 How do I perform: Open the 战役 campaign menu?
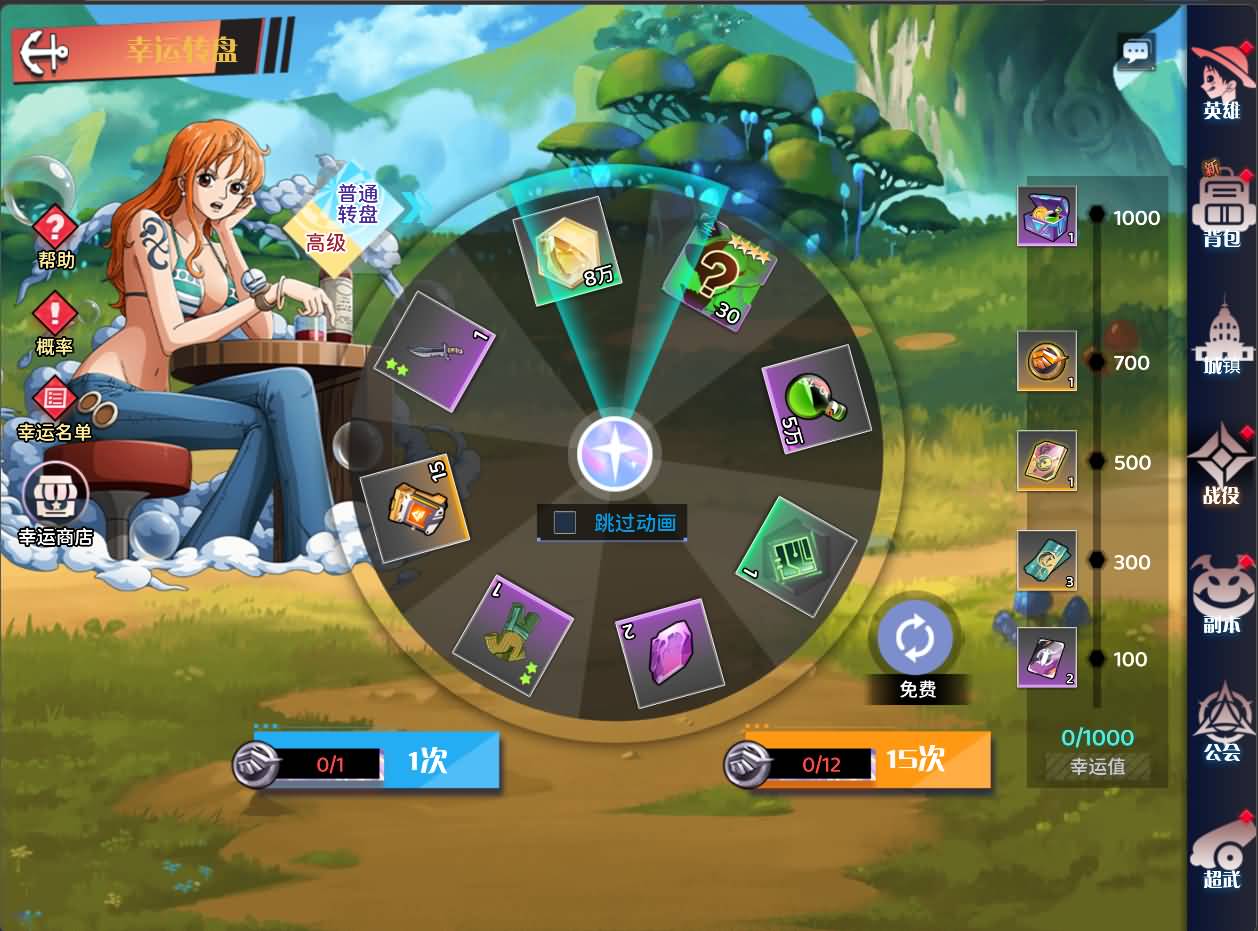pos(1222,465)
